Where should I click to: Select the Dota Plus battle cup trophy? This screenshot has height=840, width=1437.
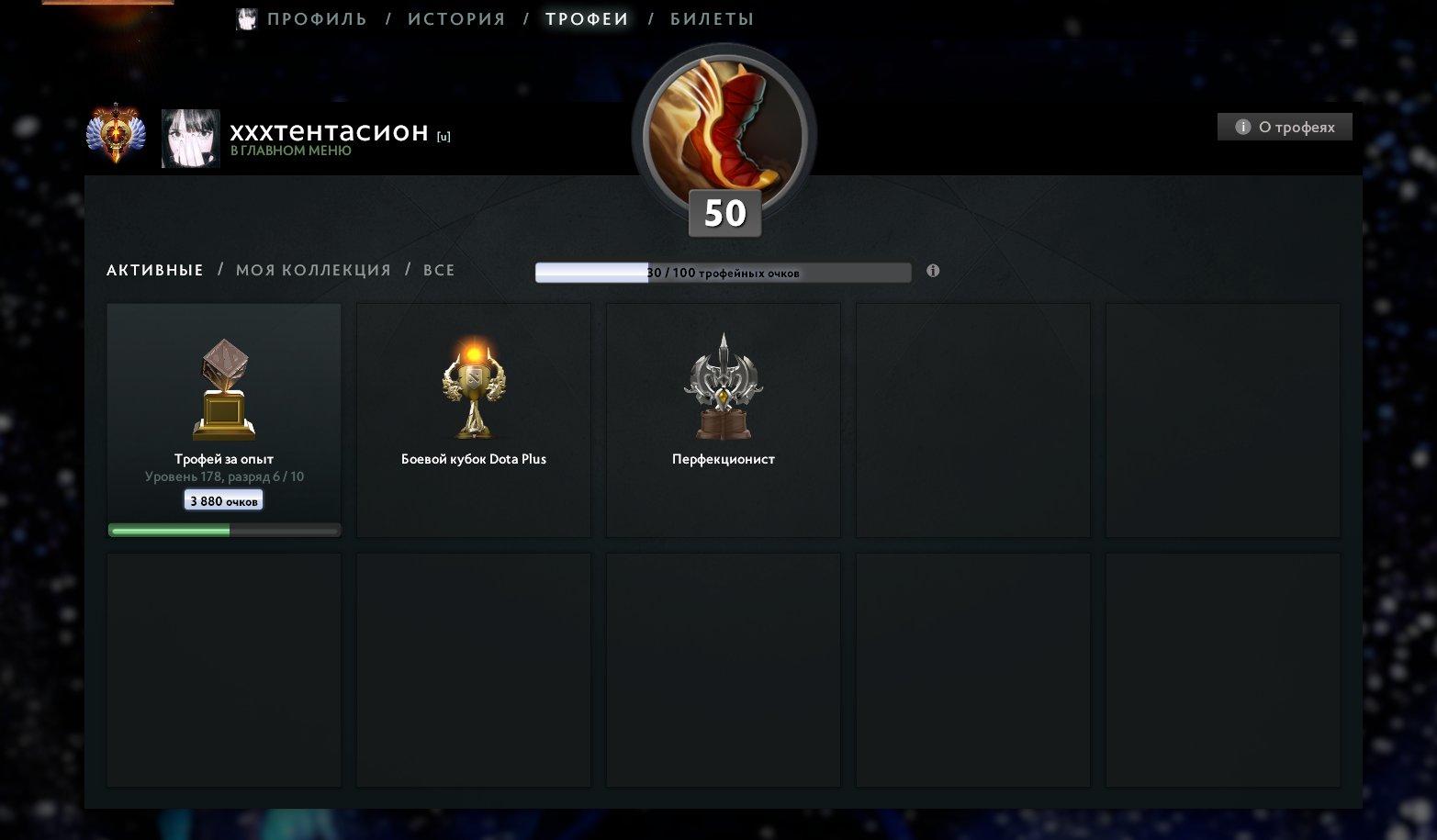[x=472, y=386]
